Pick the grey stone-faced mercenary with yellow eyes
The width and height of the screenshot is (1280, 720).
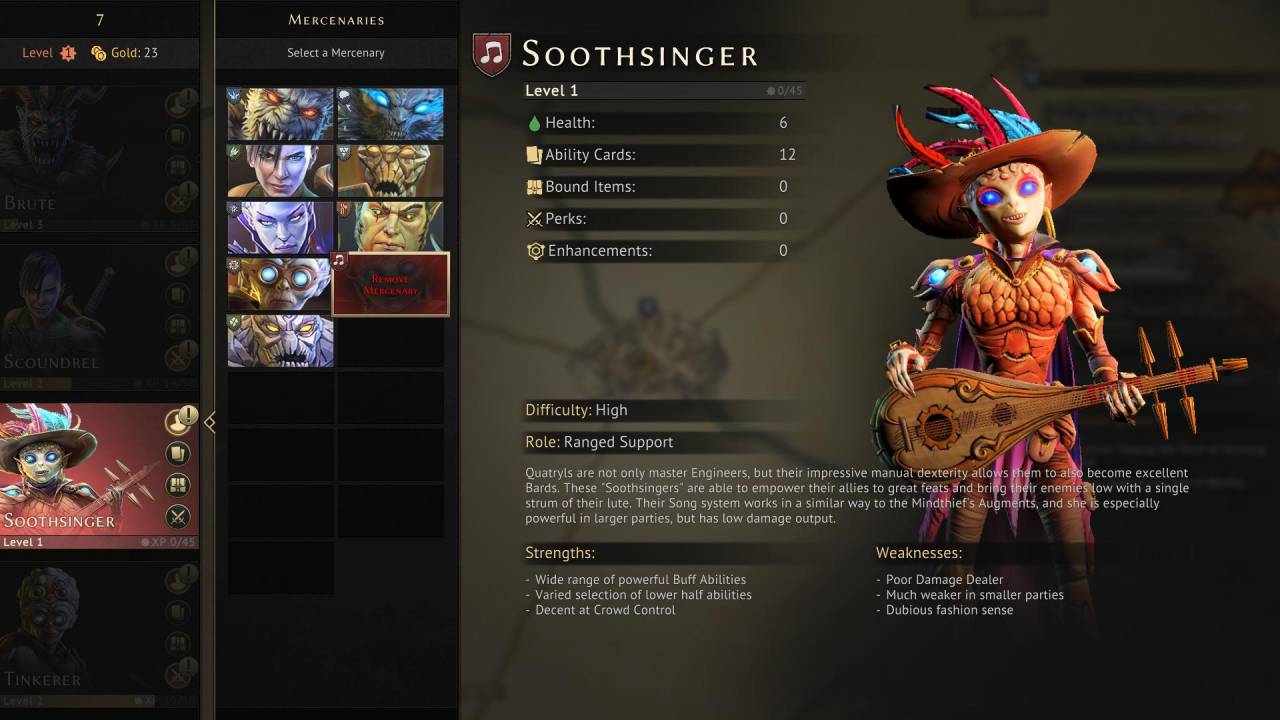coord(280,341)
